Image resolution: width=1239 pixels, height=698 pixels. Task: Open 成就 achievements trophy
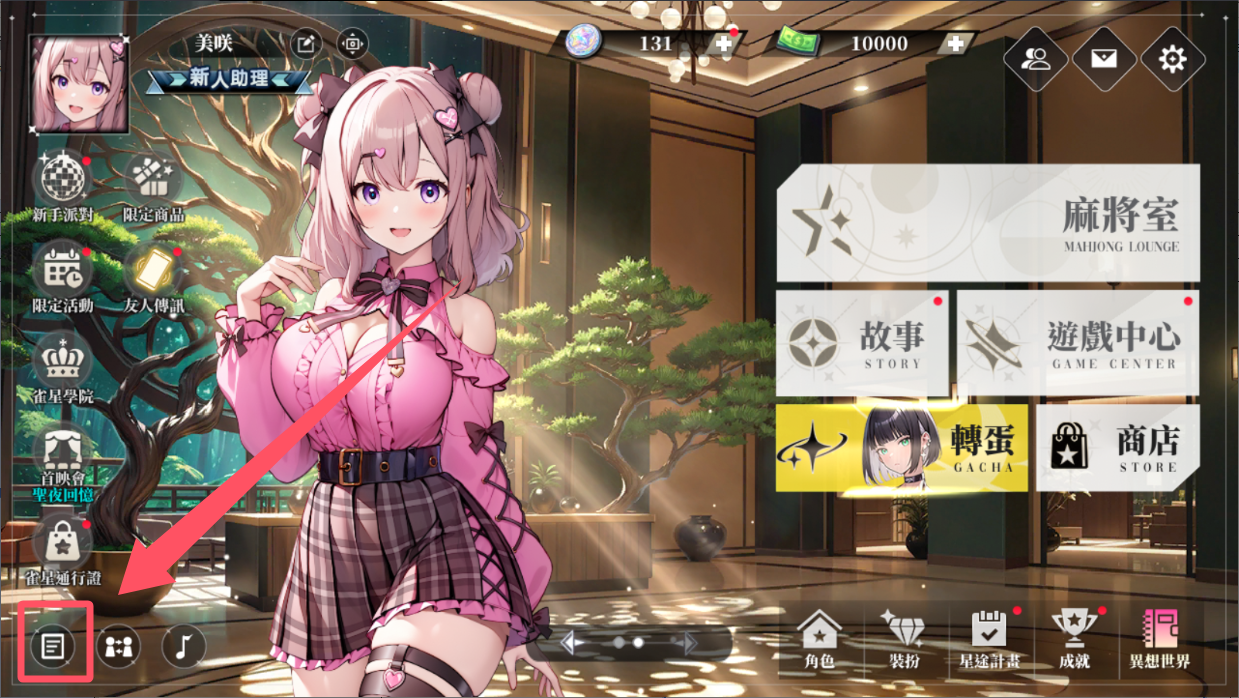pos(1075,637)
